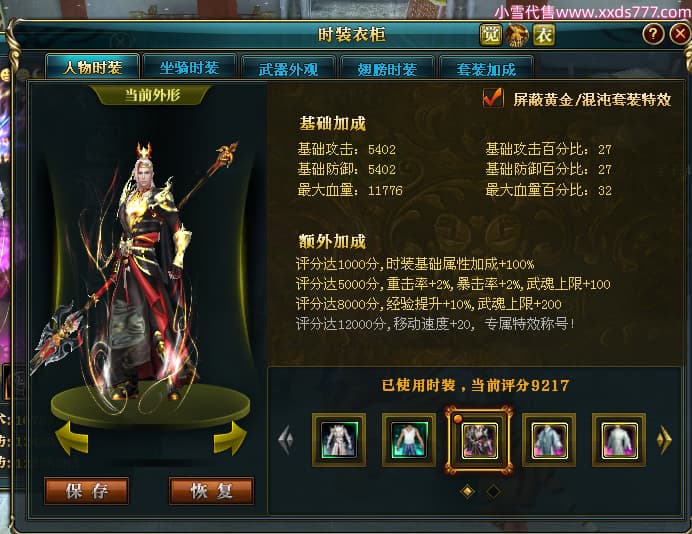Show the 翅膀时装 wings costume tab

point(386,69)
